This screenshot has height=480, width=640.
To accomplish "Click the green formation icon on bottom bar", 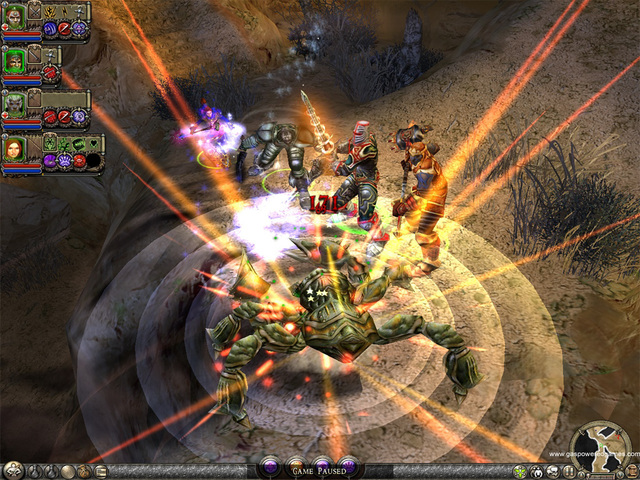I will point(520,471).
